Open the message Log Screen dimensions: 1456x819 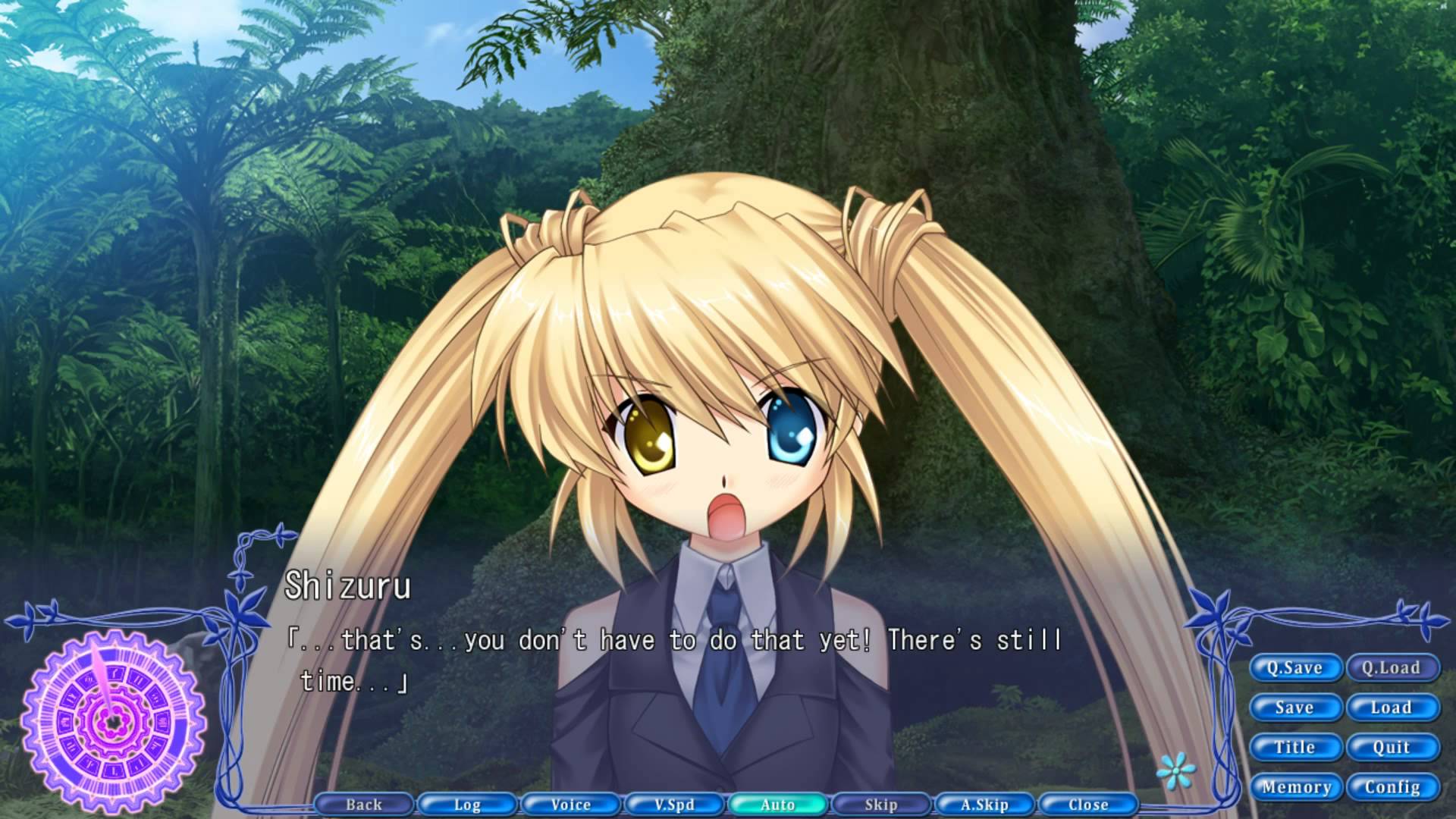[467, 805]
